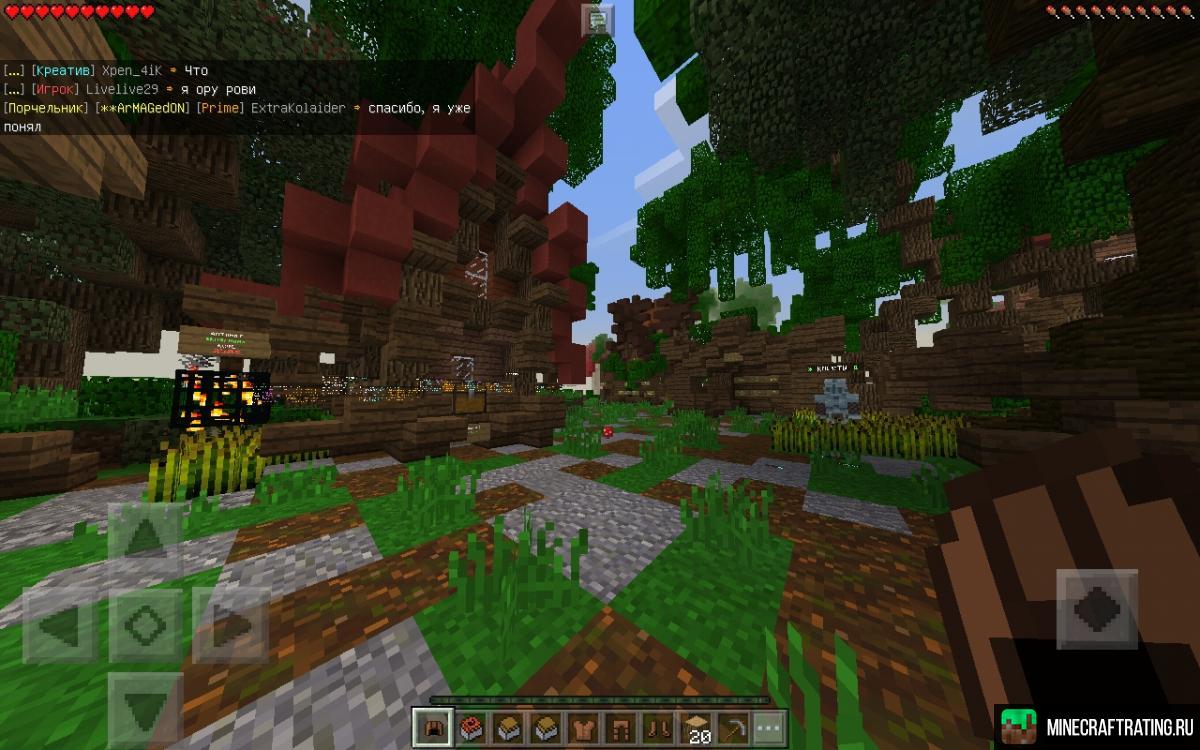The width and height of the screenshot is (1200, 750).
Task: Select the TNT minecart hotbar slot
Action: coord(468,727)
